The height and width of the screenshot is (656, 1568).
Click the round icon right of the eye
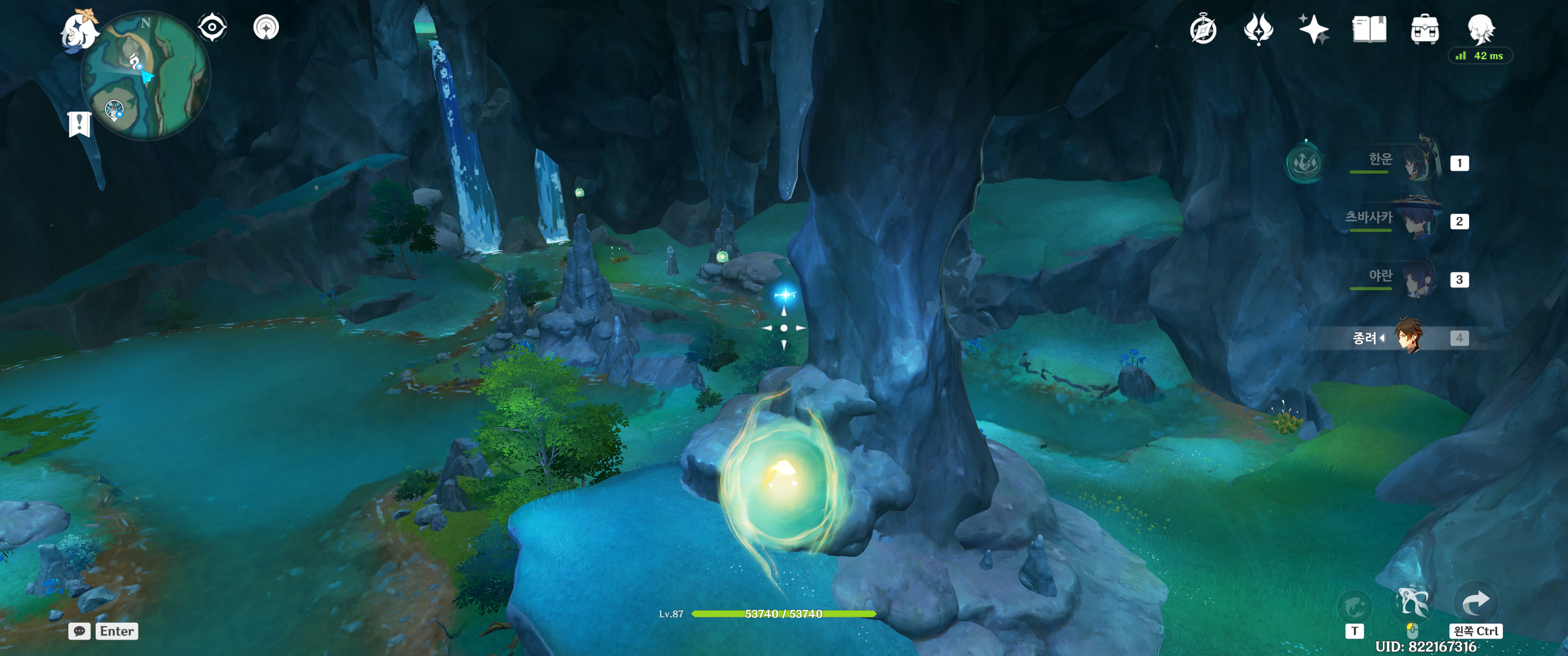[x=266, y=27]
